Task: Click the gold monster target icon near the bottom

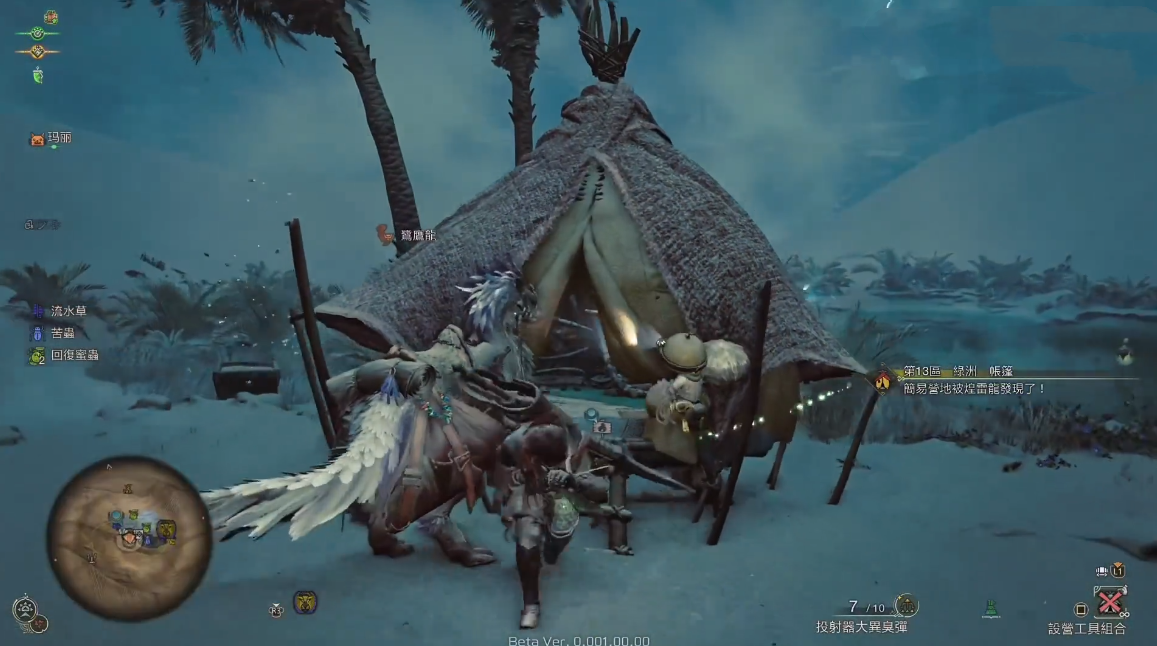Action: pyautogui.click(x=305, y=602)
